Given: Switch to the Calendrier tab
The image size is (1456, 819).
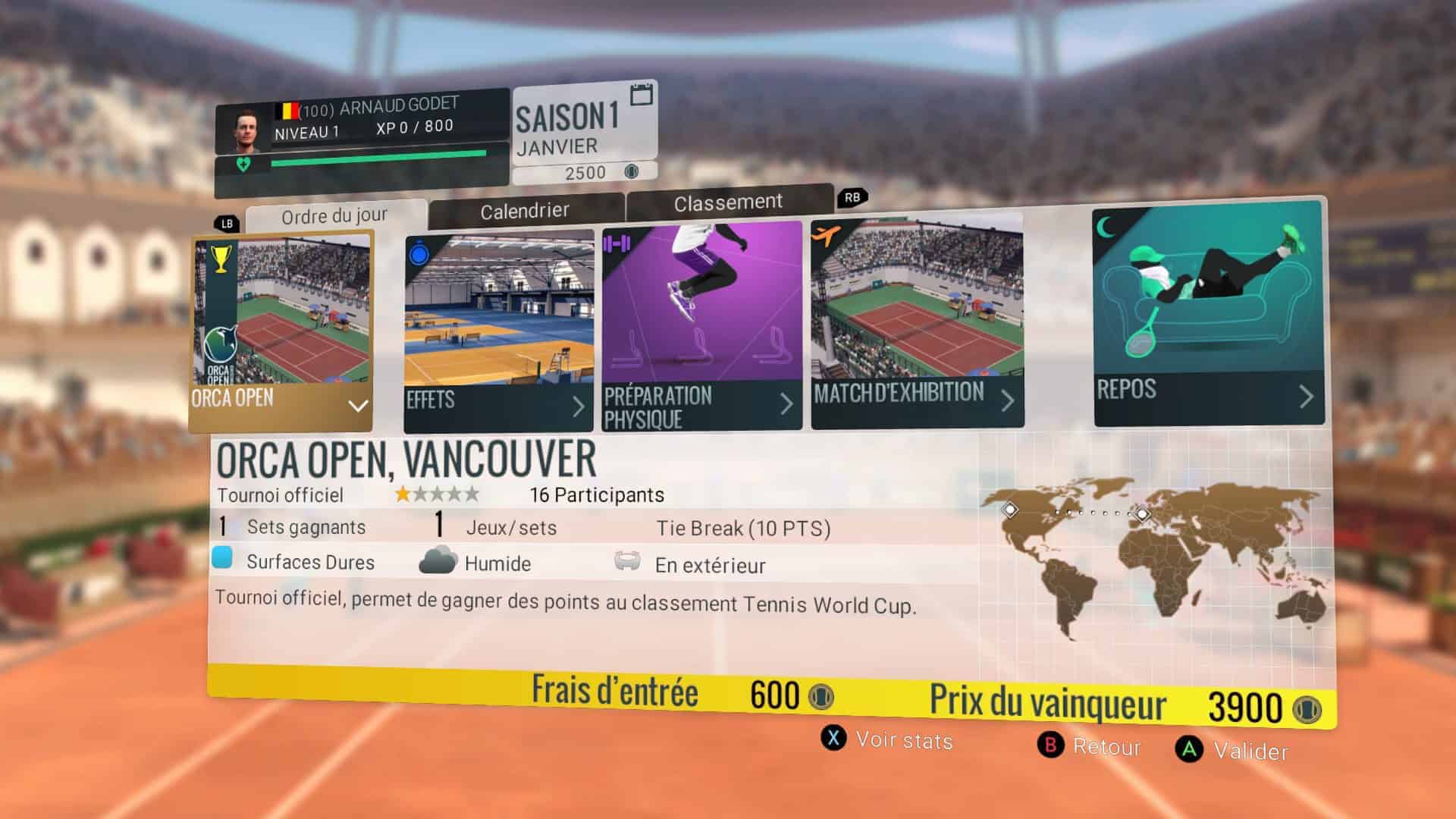Looking at the screenshot, I should (x=525, y=211).
